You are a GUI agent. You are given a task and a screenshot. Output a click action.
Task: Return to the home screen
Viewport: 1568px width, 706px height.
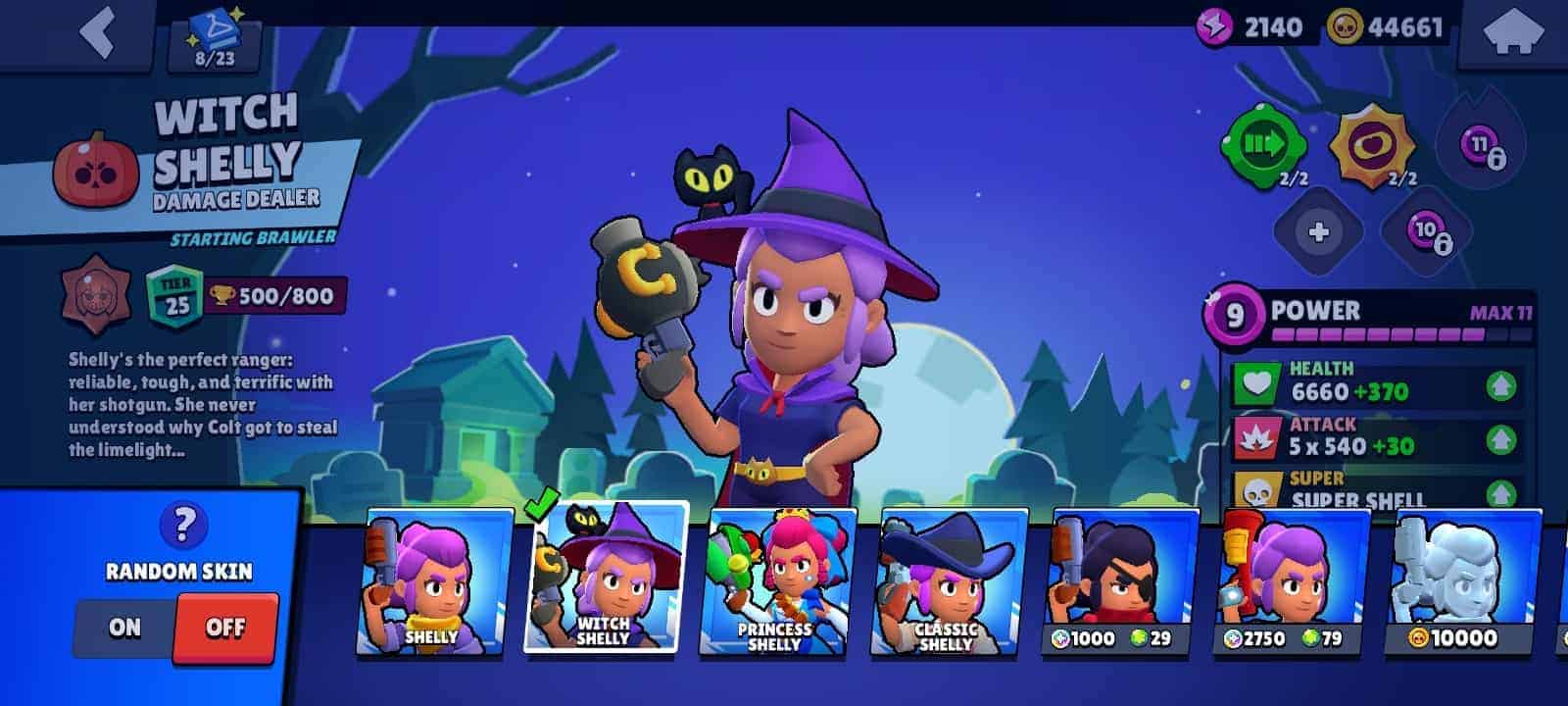pyautogui.click(x=1512, y=34)
